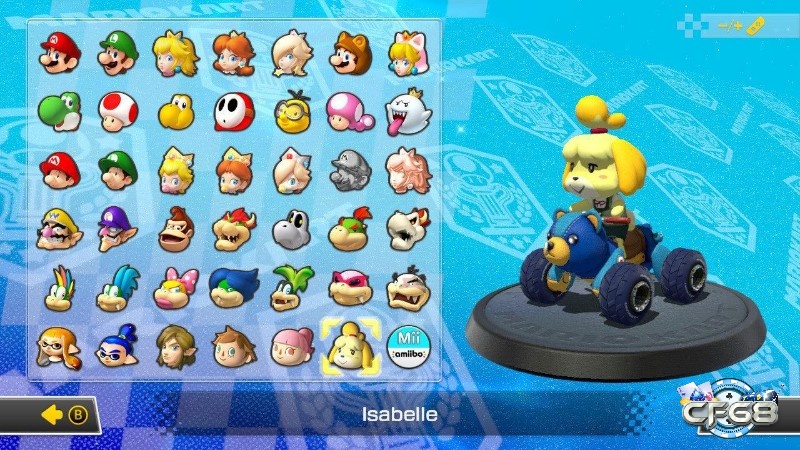Pick Pink Gold Peach
The width and height of the screenshot is (800, 450).
click(406, 169)
